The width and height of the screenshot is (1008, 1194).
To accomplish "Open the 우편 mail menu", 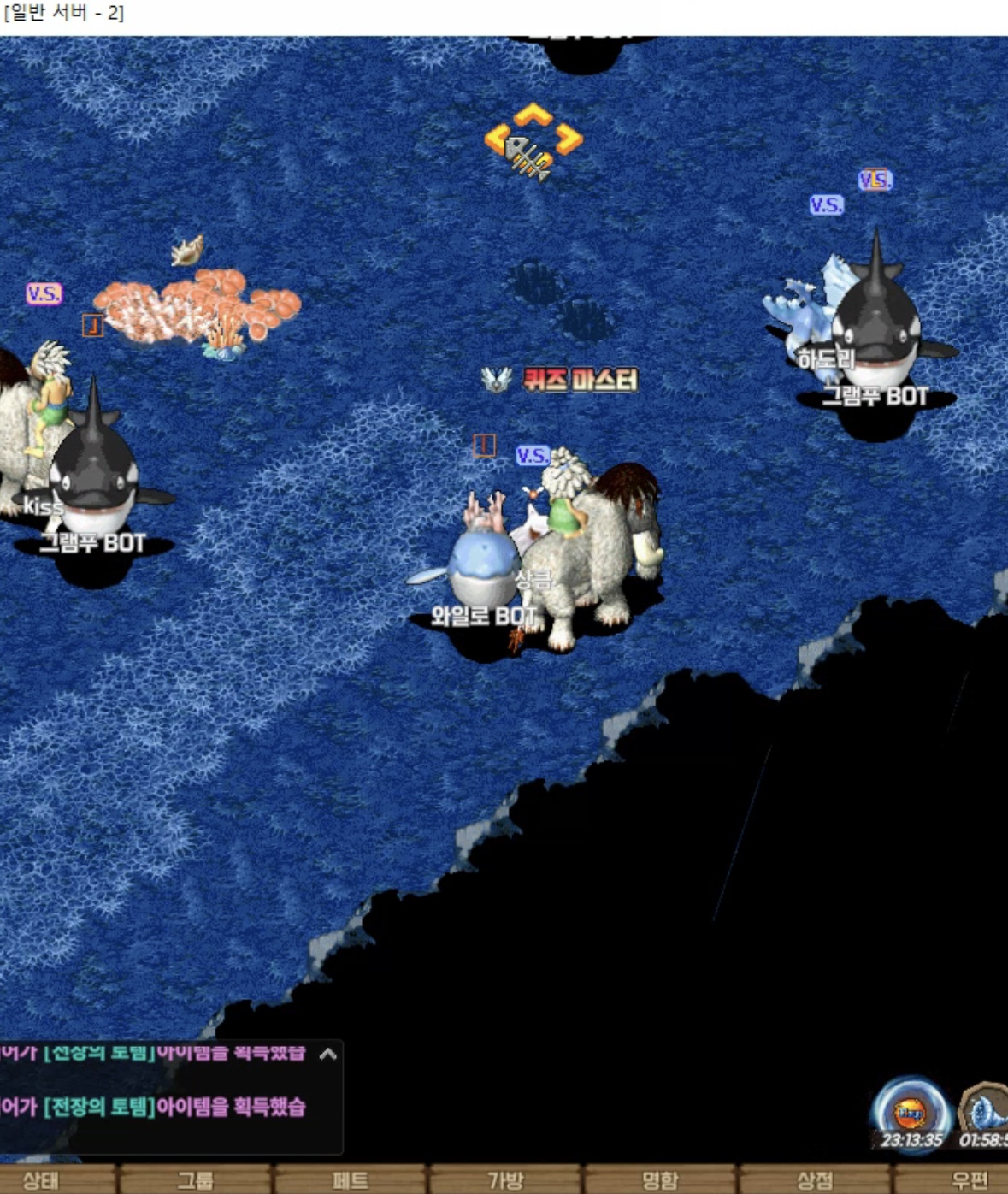I will pos(969,1180).
